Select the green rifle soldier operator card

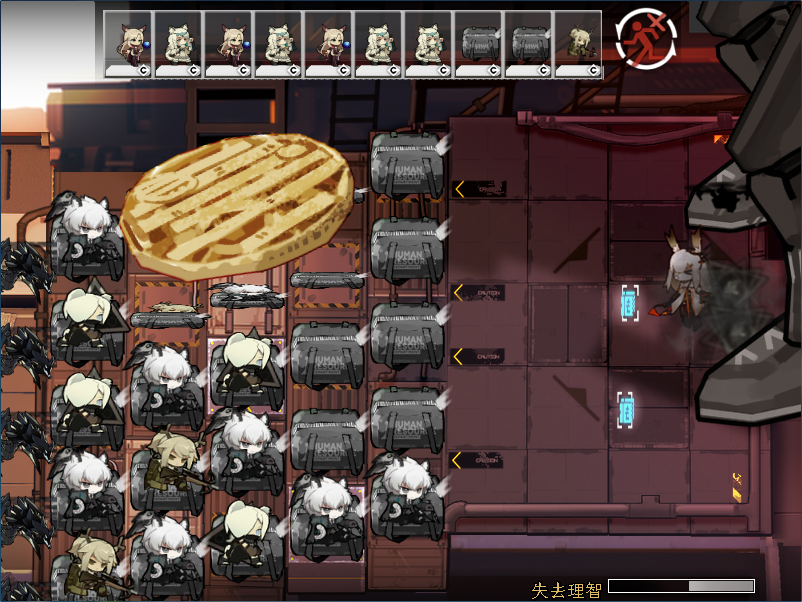point(578,44)
